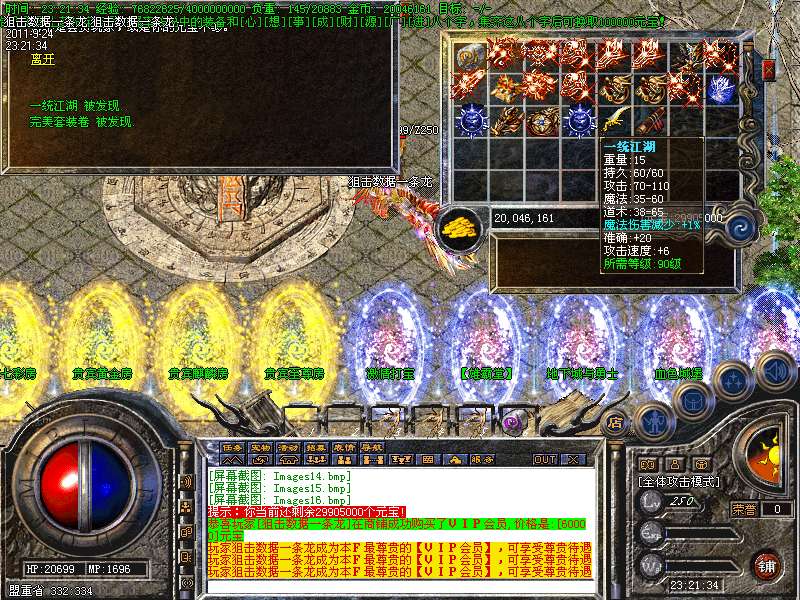Toggle the speaker sound button

[774, 372]
